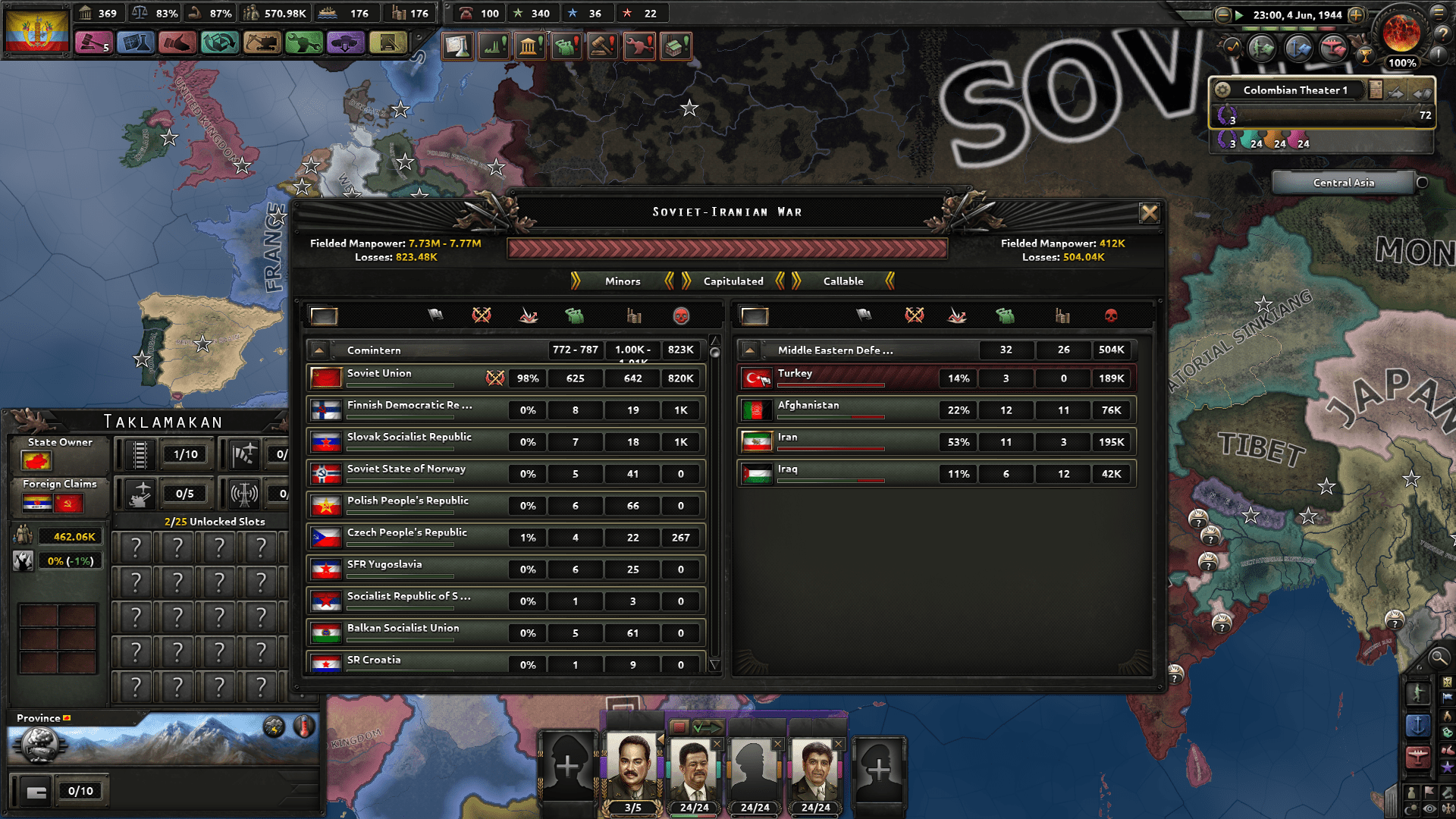Image resolution: width=1456 pixels, height=819 pixels.
Task: Open the Diplomacy menu
Action: [x=177, y=43]
